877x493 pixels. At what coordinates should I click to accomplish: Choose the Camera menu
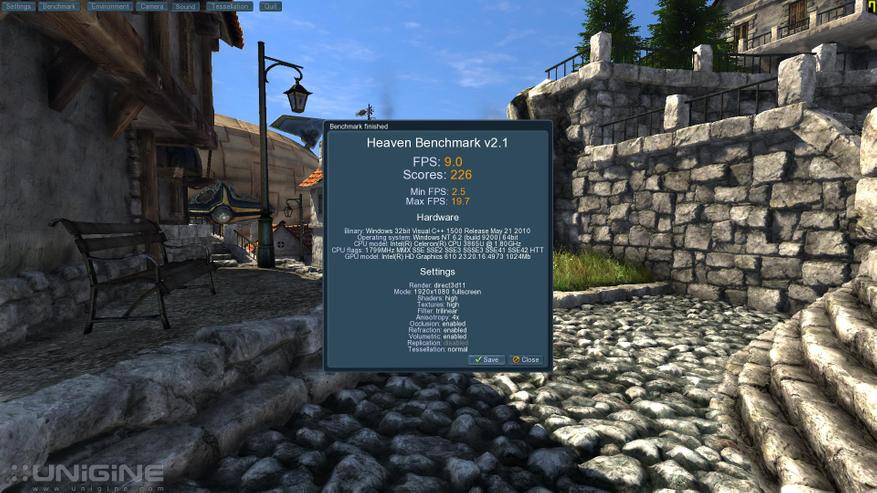tap(152, 6)
